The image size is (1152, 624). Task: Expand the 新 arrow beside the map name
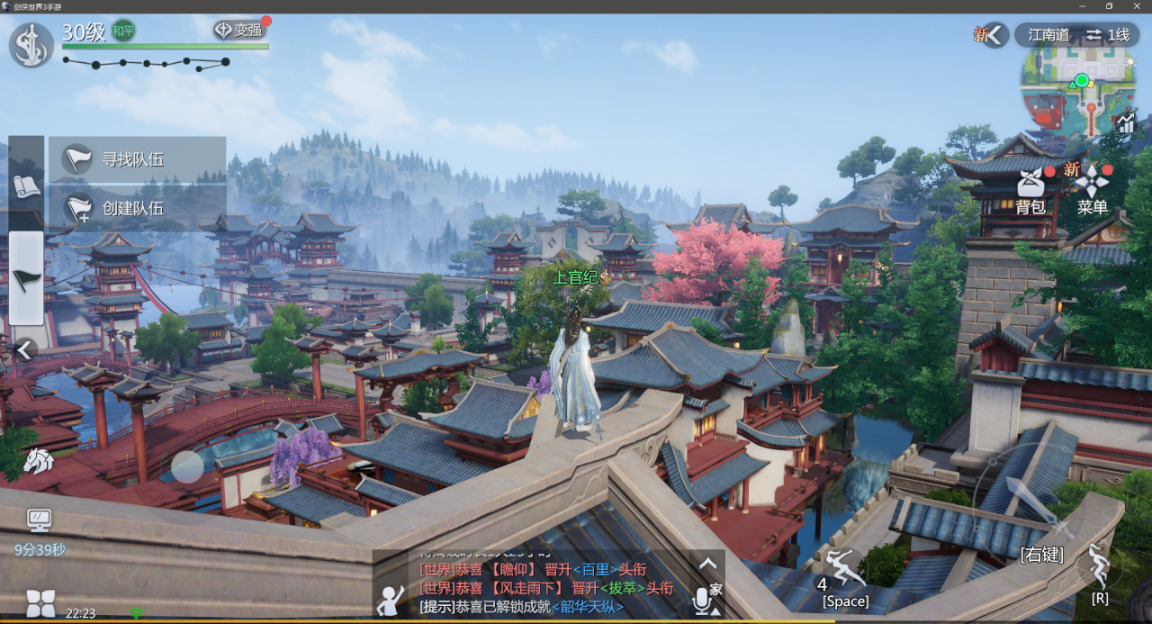point(994,35)
